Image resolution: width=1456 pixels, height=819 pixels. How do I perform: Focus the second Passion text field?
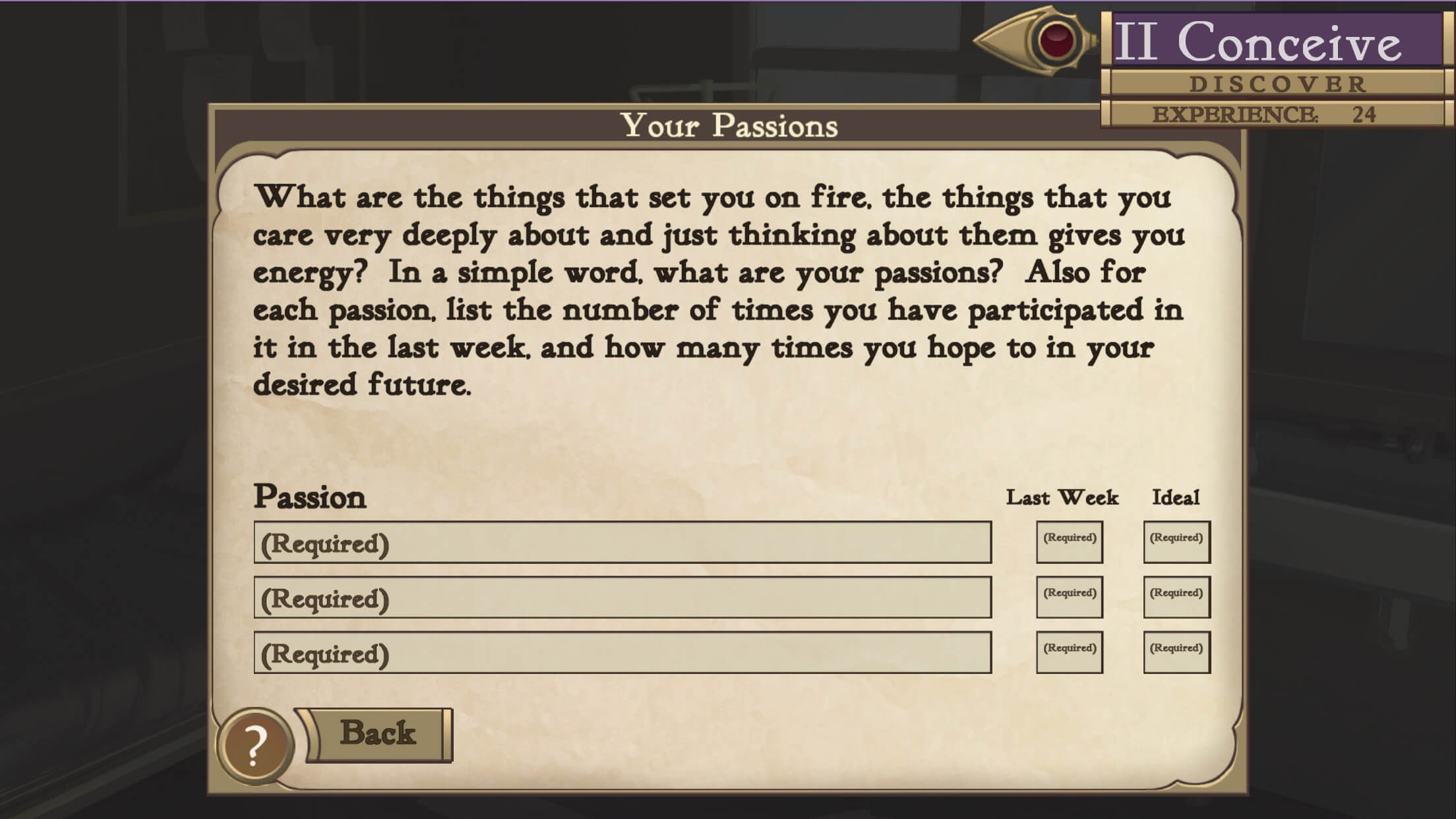point(622,598)
